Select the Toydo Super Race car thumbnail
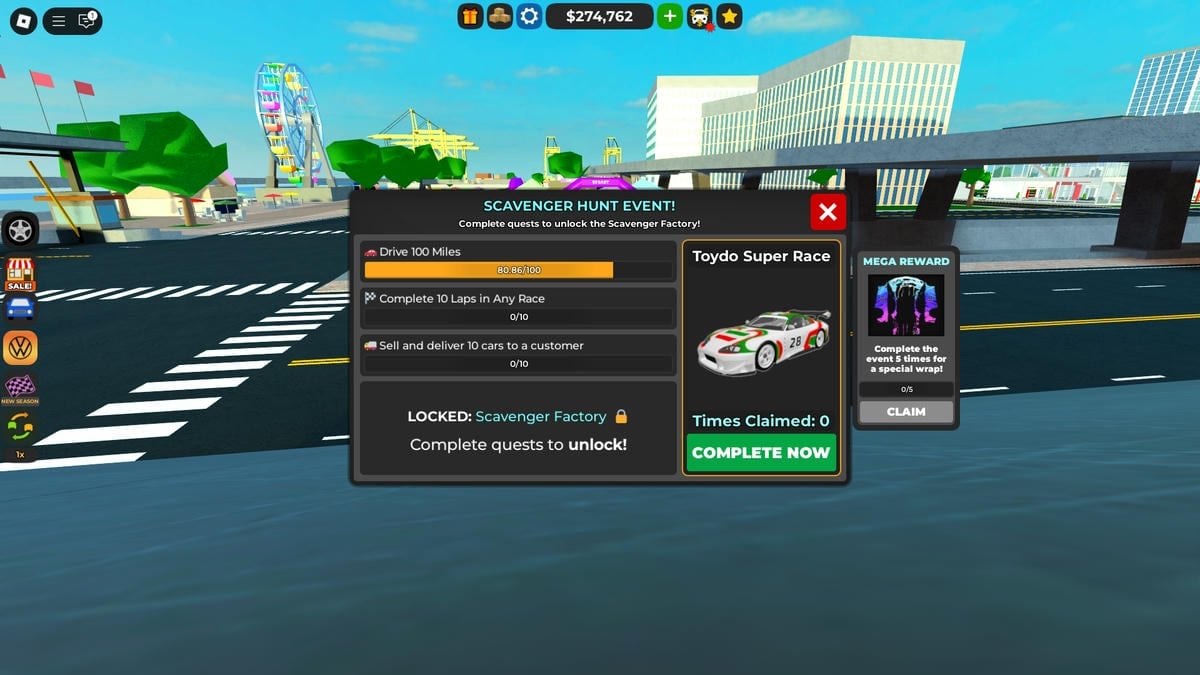Image resolution: width=1200 pixels, height=675 pixels. [762, 342]
